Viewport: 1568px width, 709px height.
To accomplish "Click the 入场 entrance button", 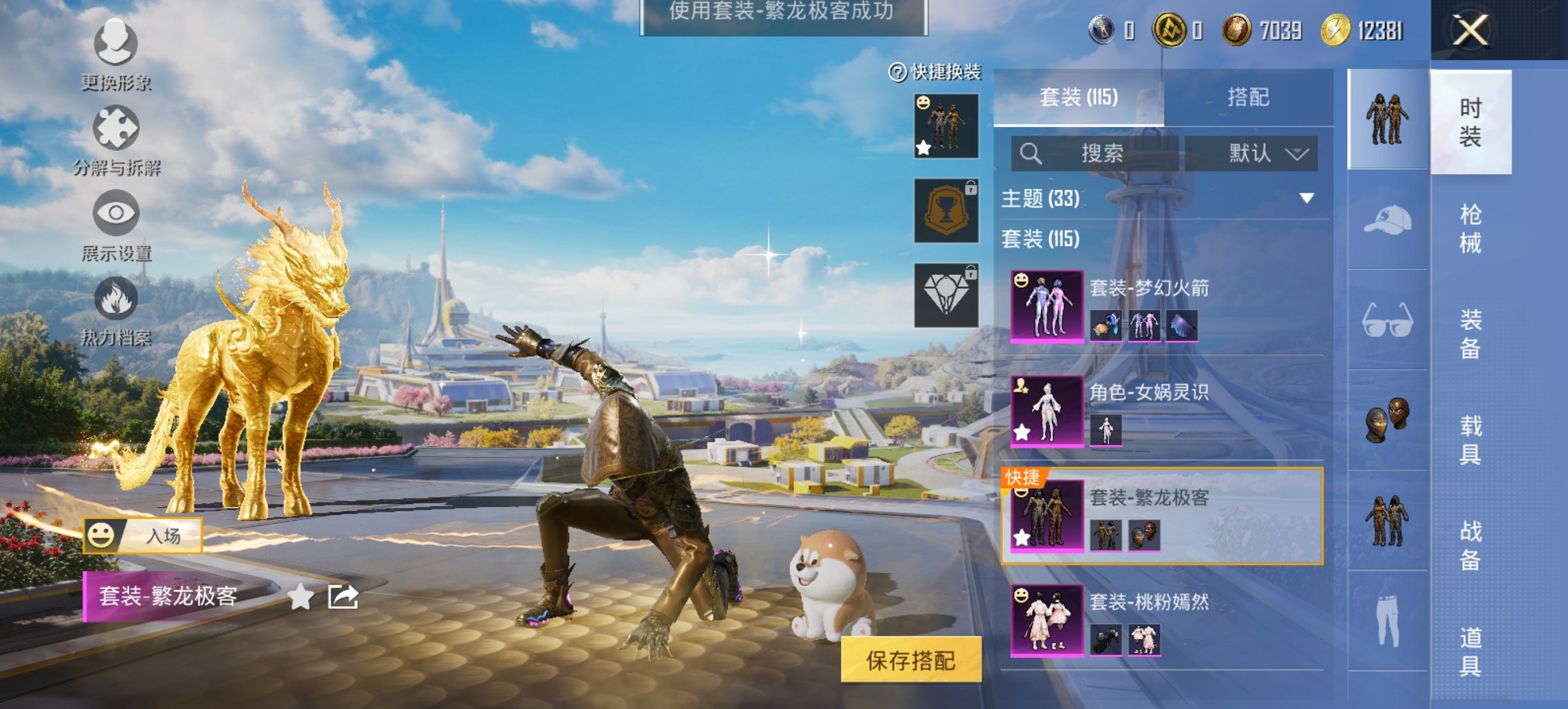I will coord(164,537).
